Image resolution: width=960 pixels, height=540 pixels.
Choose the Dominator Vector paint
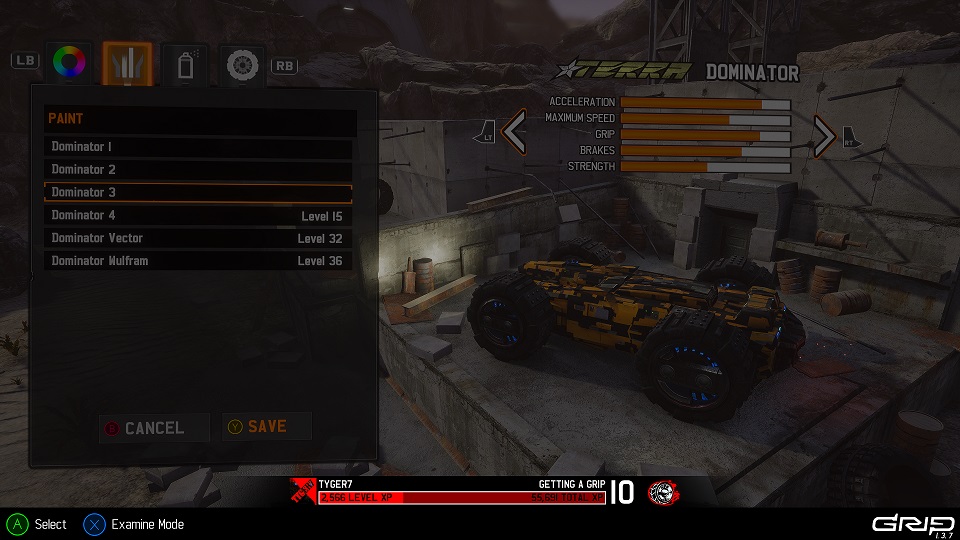pos(198,239)
